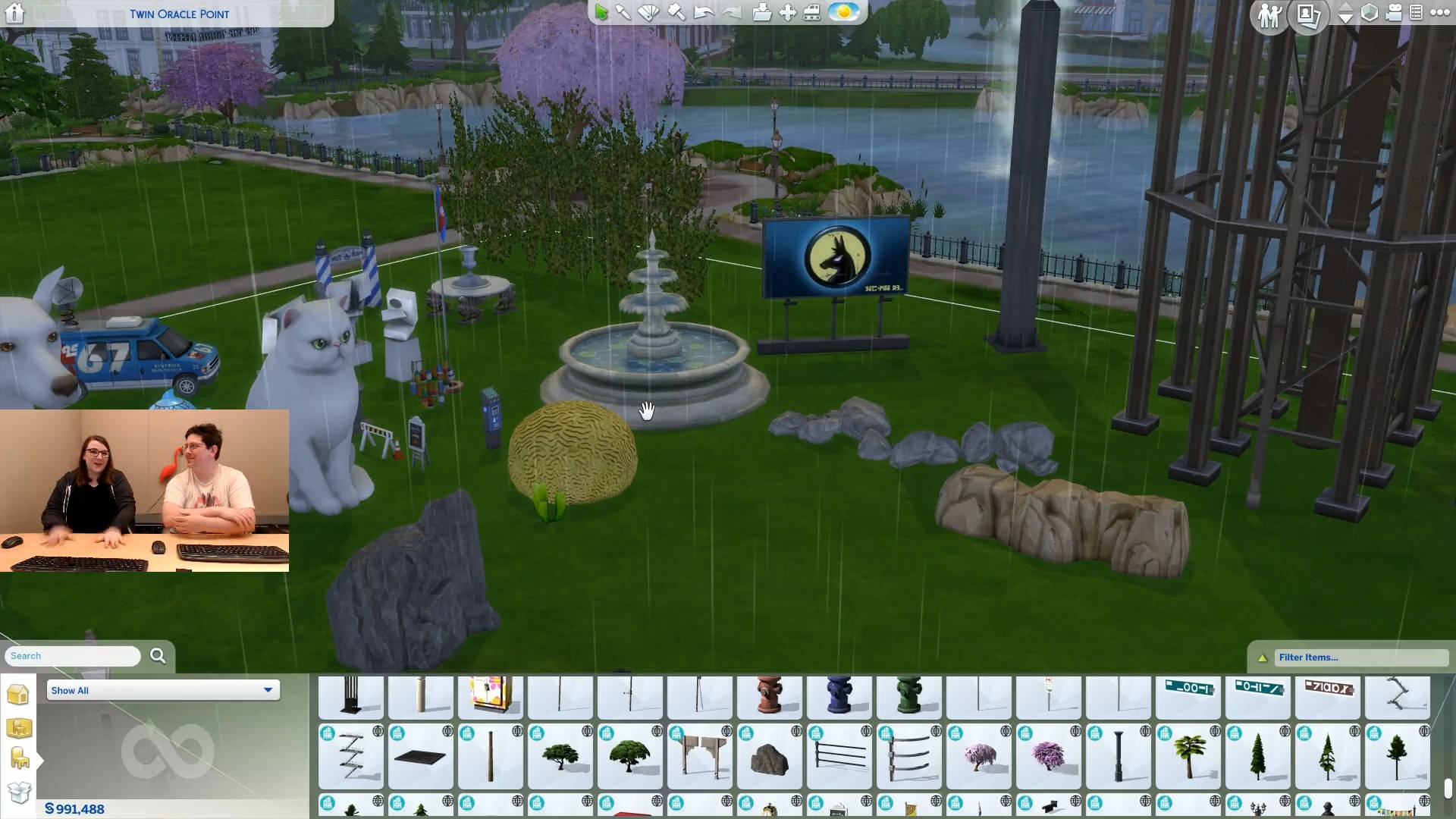This screenshot has width=1456, height=819.
Task: Toggle the sun weather effects icon
Action: tap(843, 11)
